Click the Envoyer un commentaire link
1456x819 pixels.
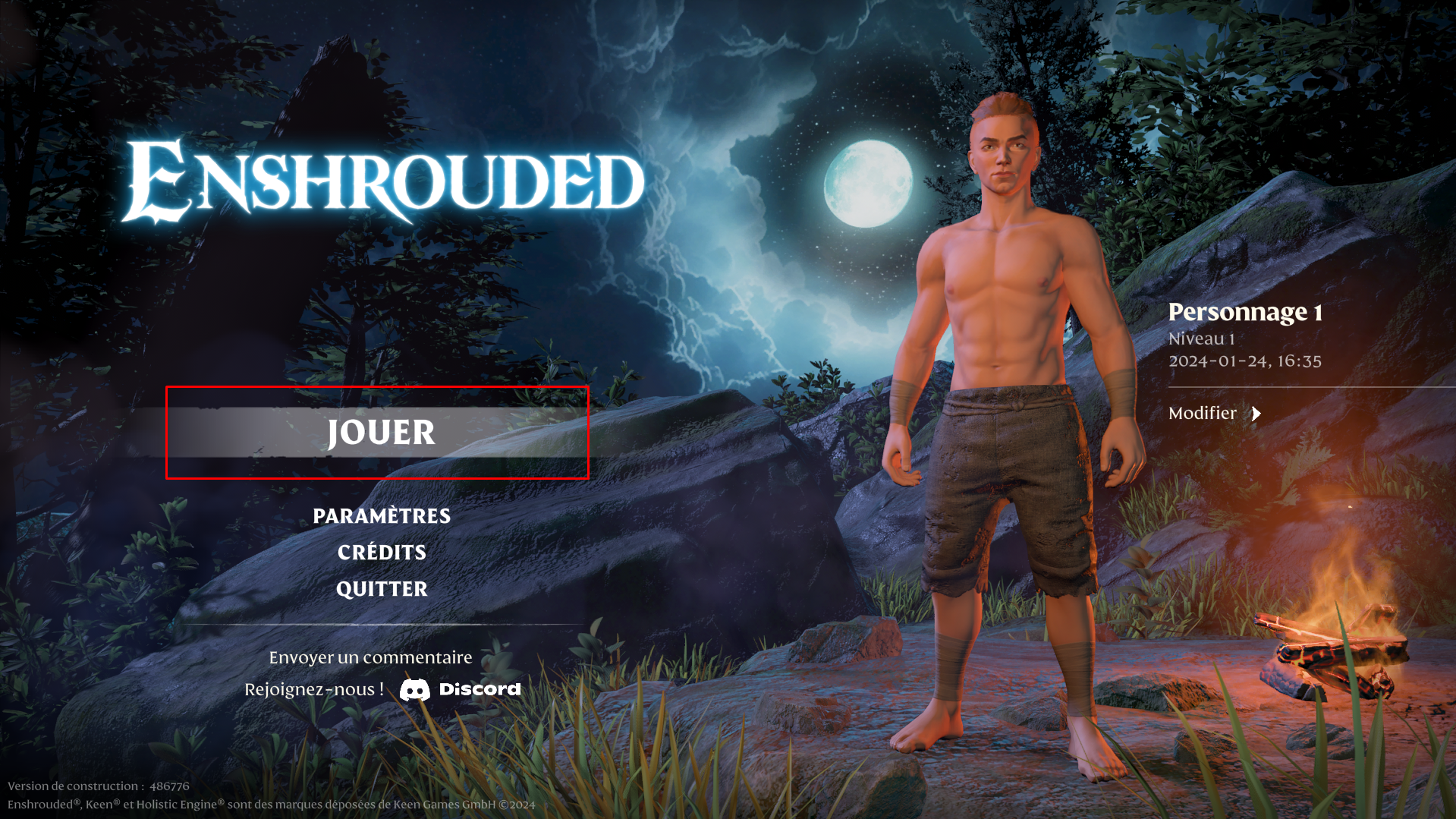370,657
